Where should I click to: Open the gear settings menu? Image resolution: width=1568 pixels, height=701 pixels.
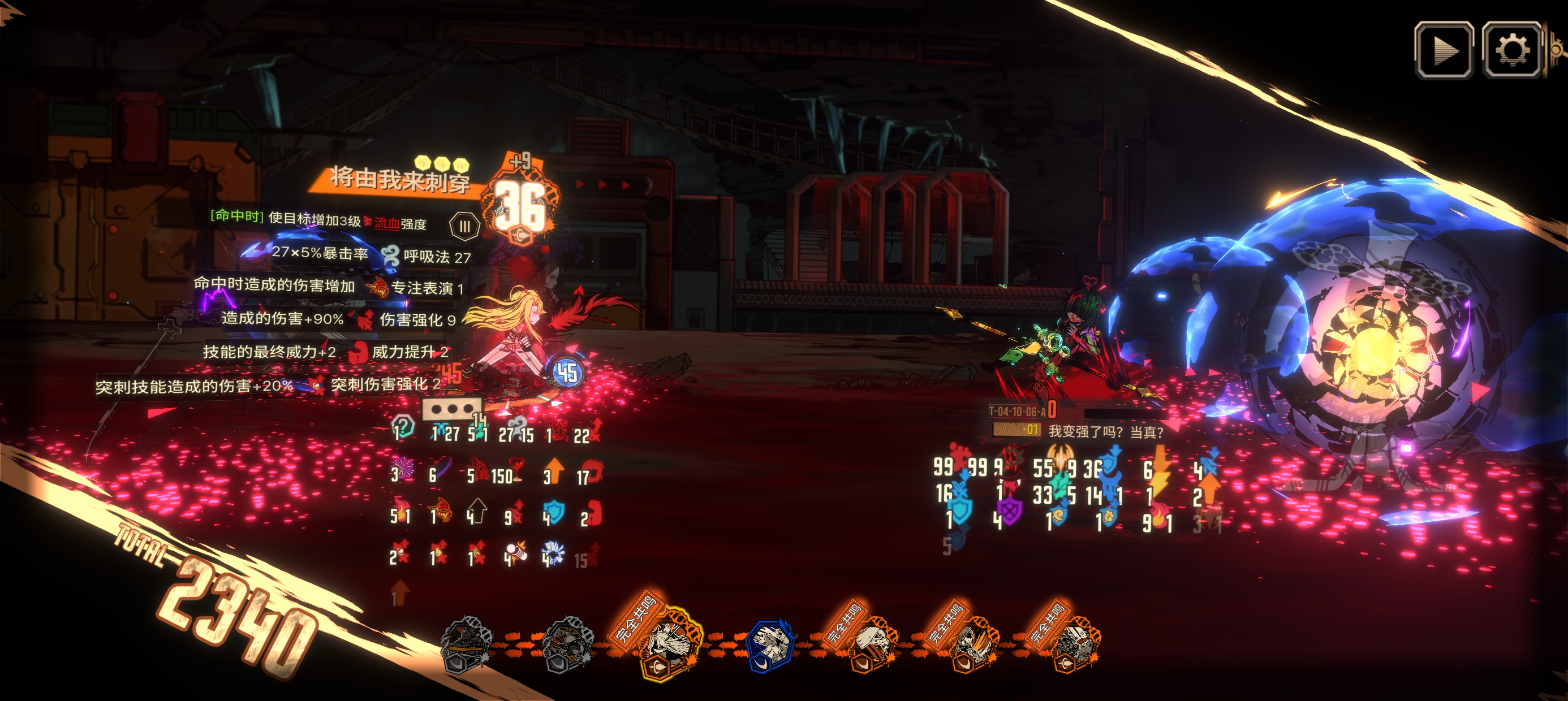(x=1512, y=50)
